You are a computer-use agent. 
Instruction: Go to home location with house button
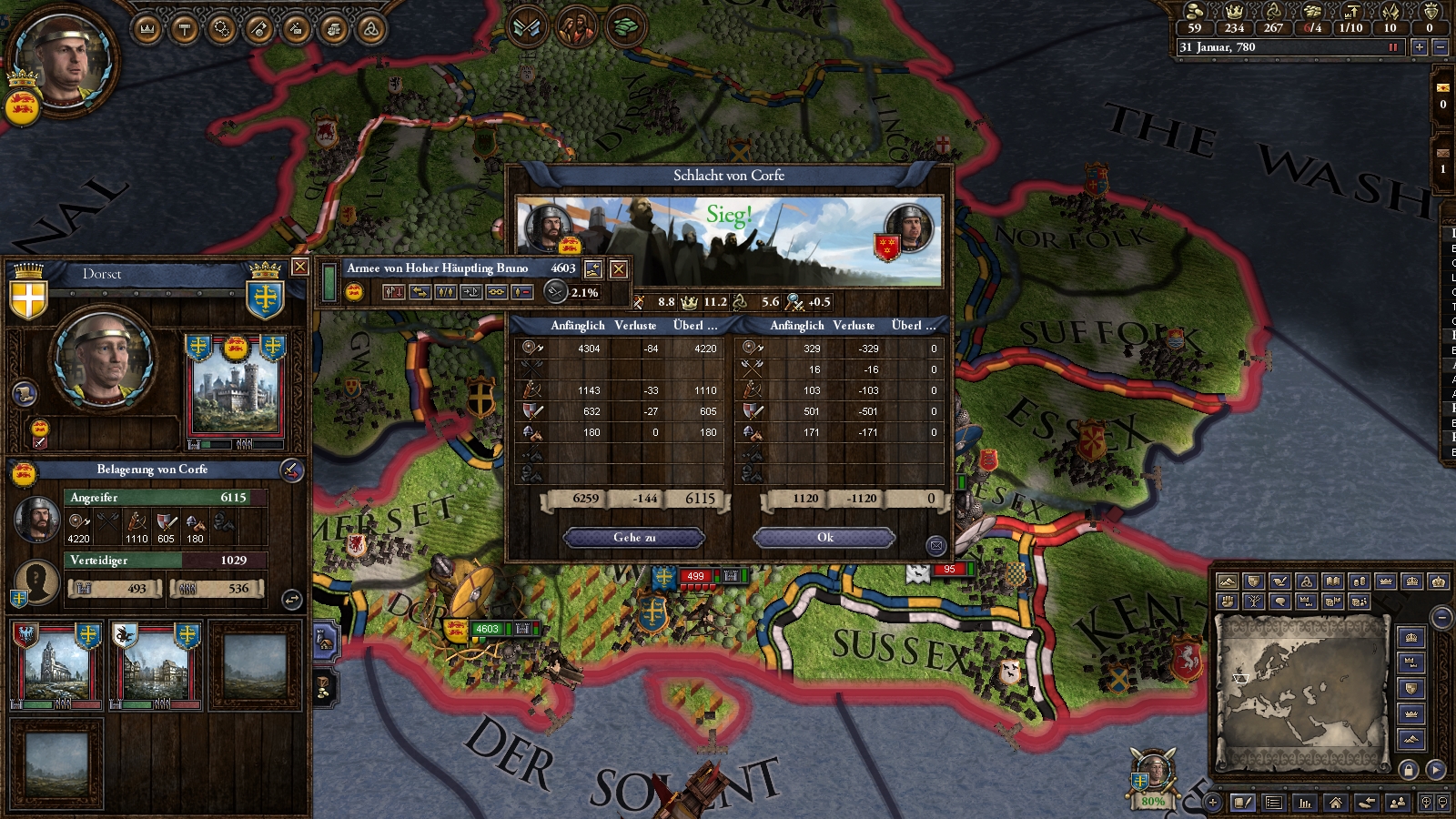click(1335, 803)
